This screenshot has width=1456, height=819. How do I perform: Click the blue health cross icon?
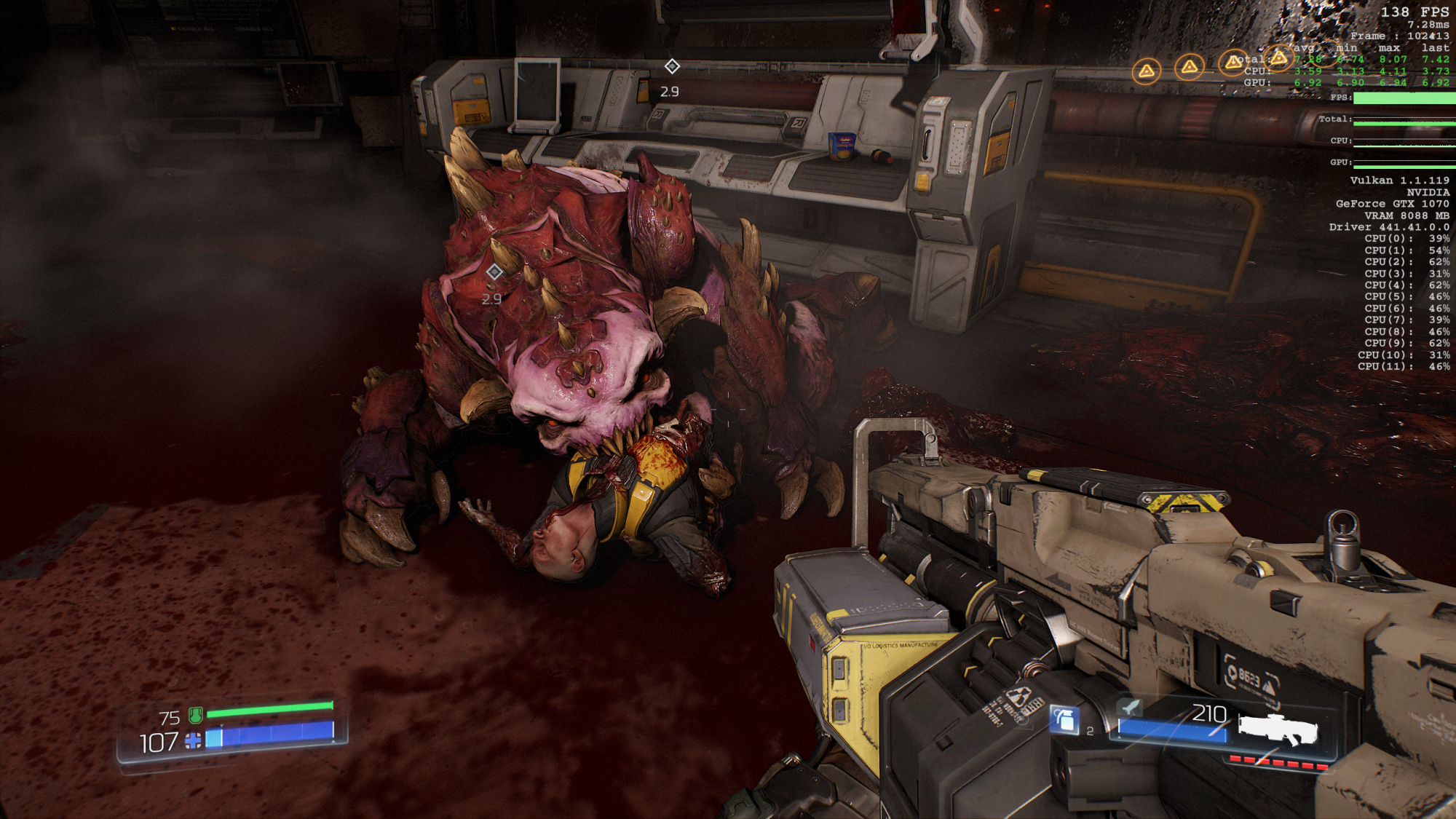pos(193,741)
